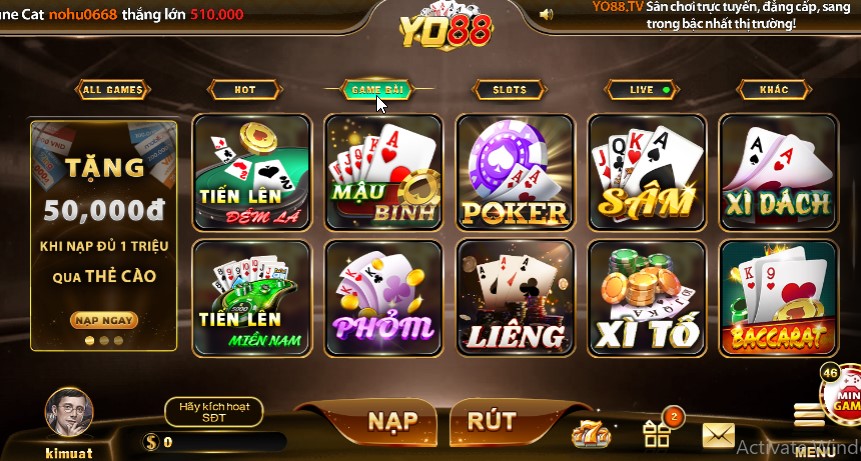The height and width of the screenshot is (461, 861).
Task: Play the Xì Dách game
Action: pos(778,172)
